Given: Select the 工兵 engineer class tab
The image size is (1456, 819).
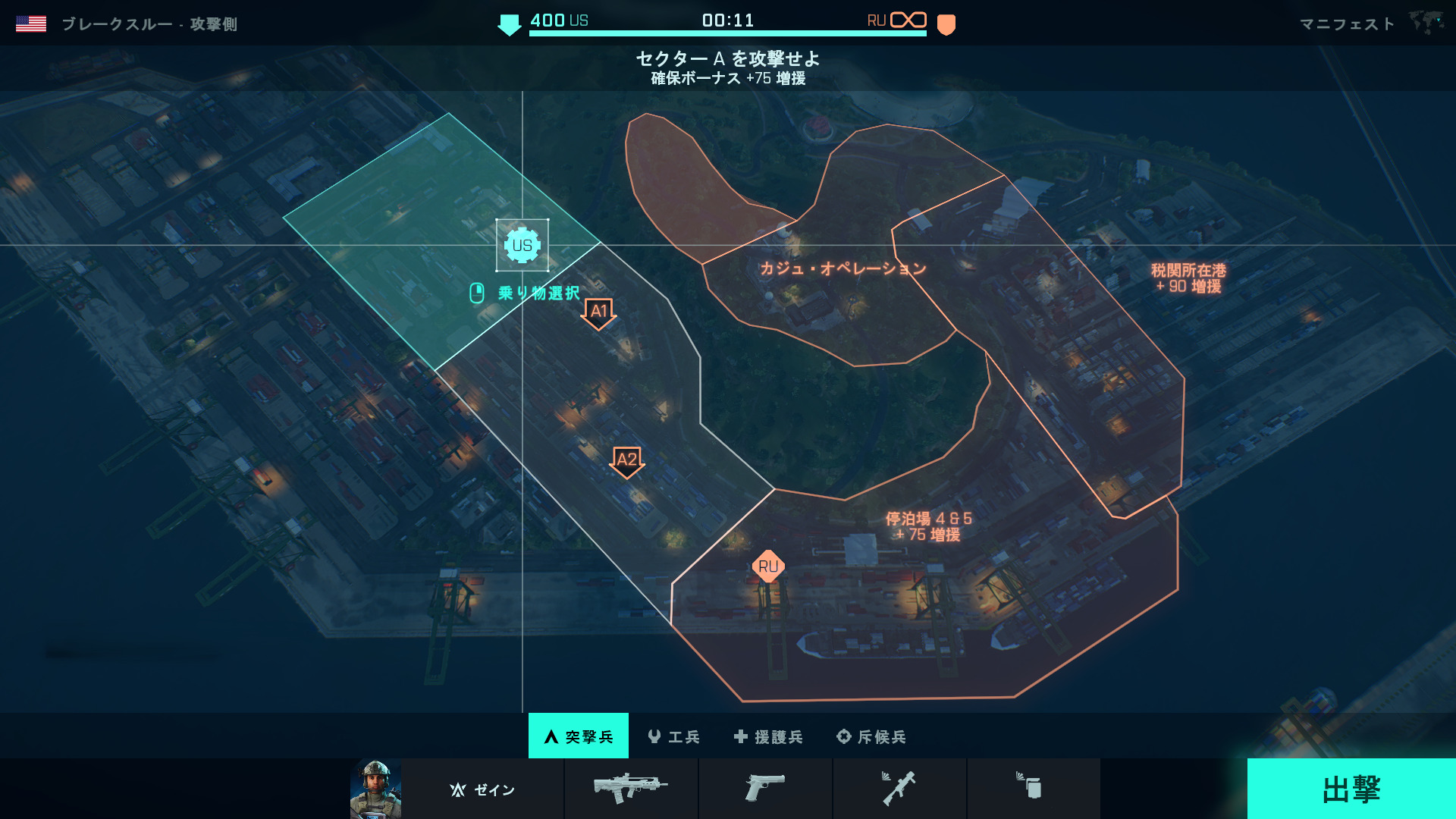Looking at the screenshot, I should [674, 736].
